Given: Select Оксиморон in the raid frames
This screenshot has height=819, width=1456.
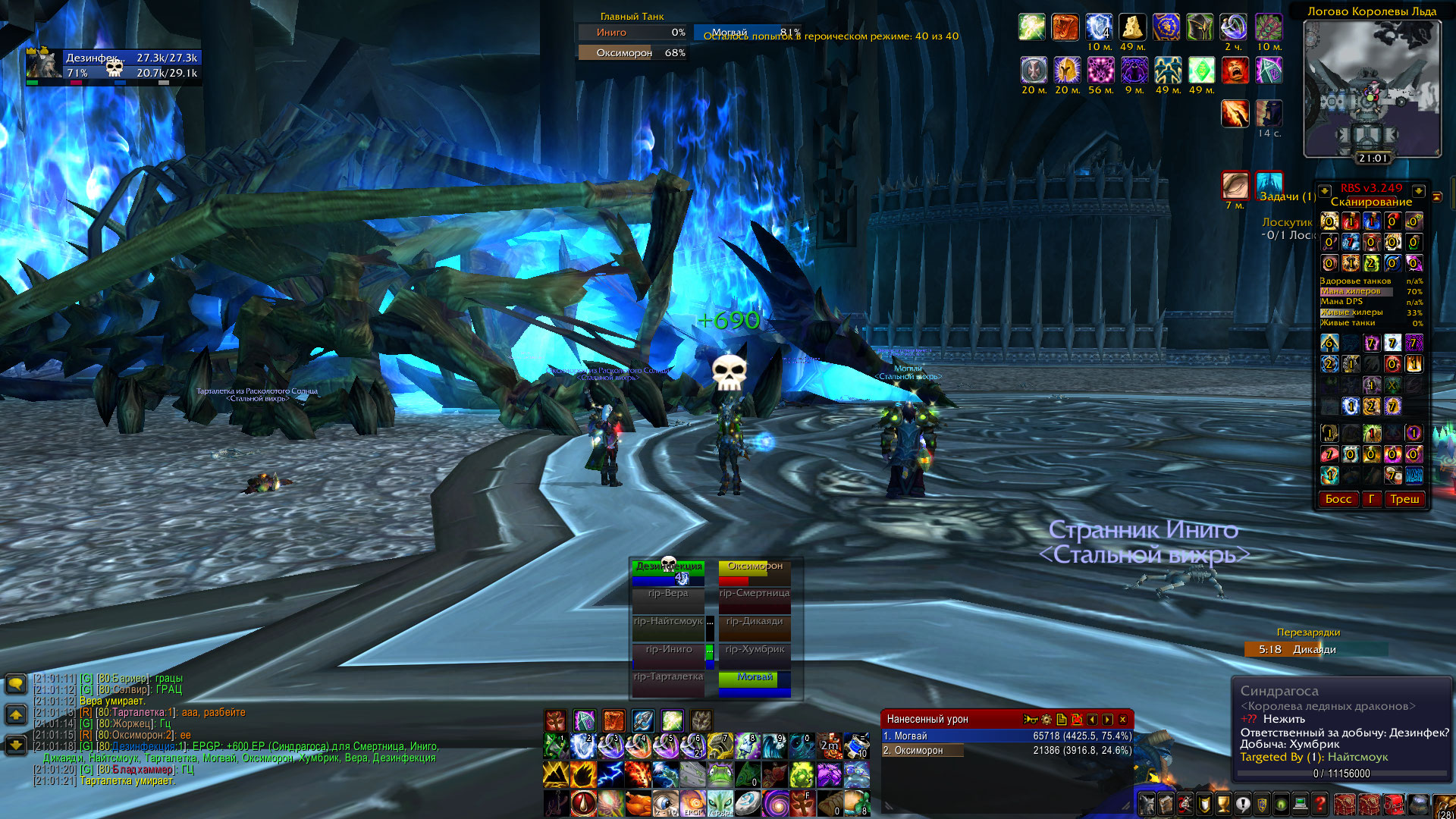Looking at the screenshot, I should (x=755, y=572).
